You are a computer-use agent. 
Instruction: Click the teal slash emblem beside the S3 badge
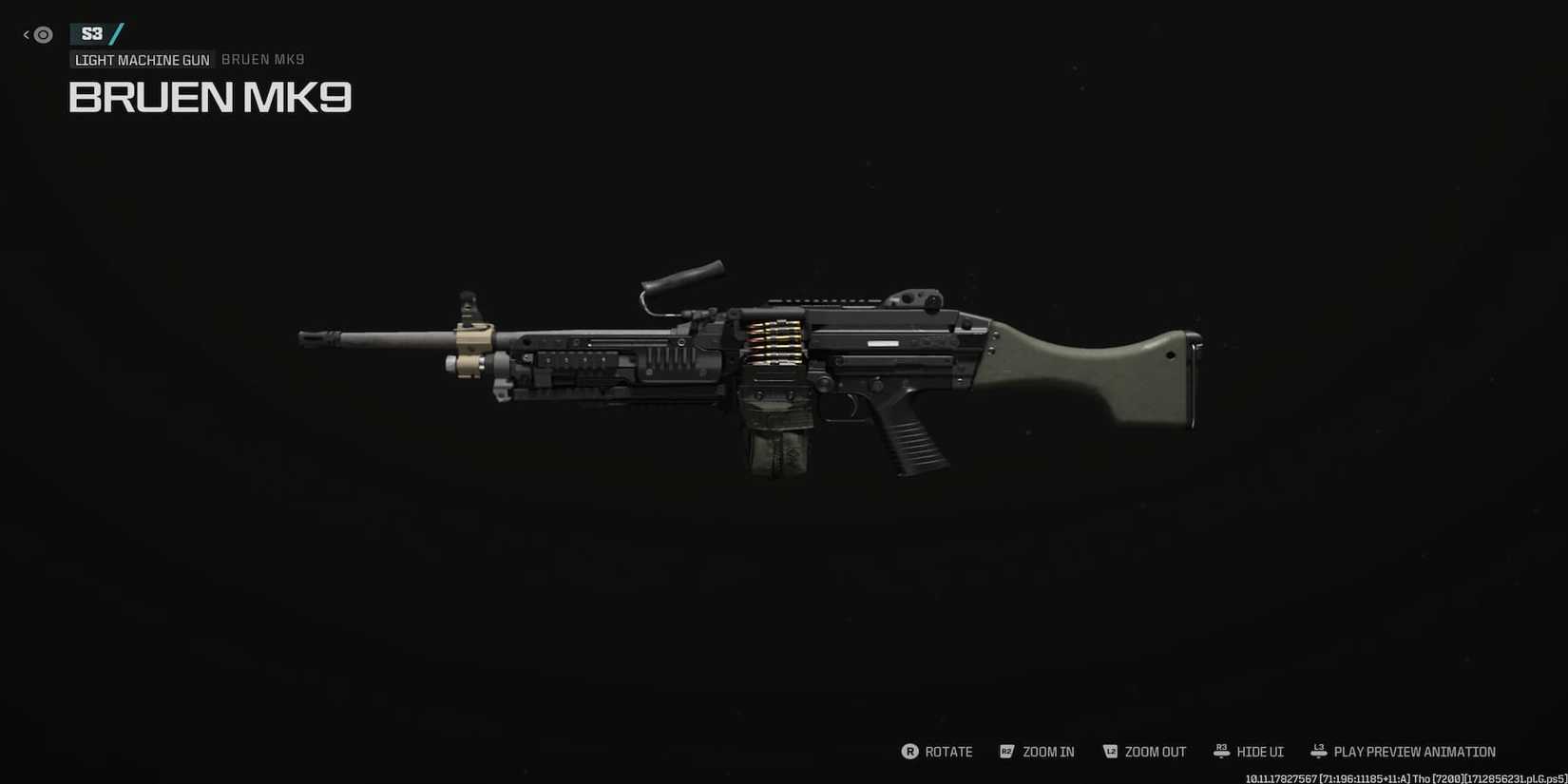[x=118, y=33]
